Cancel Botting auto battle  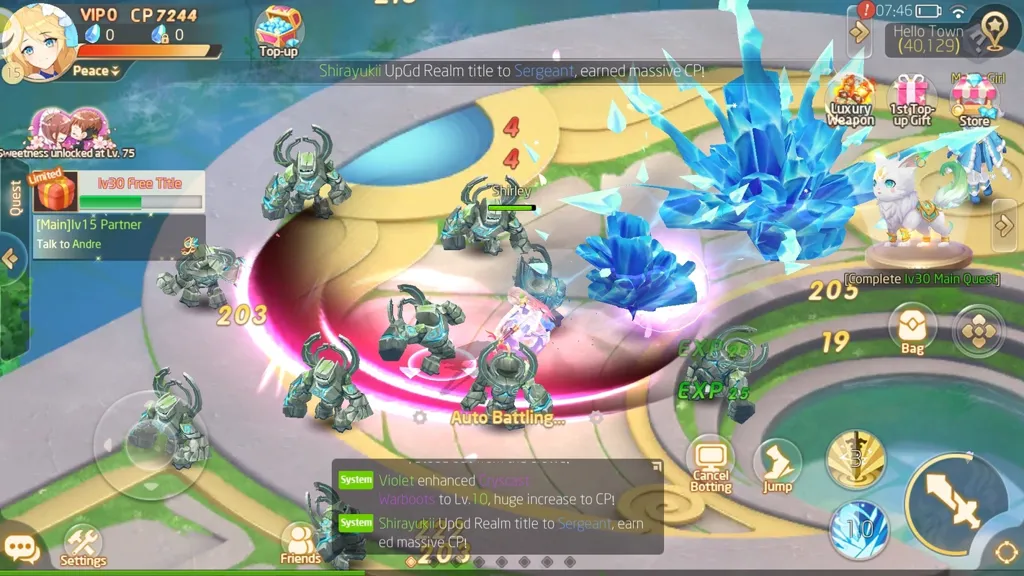710,465
